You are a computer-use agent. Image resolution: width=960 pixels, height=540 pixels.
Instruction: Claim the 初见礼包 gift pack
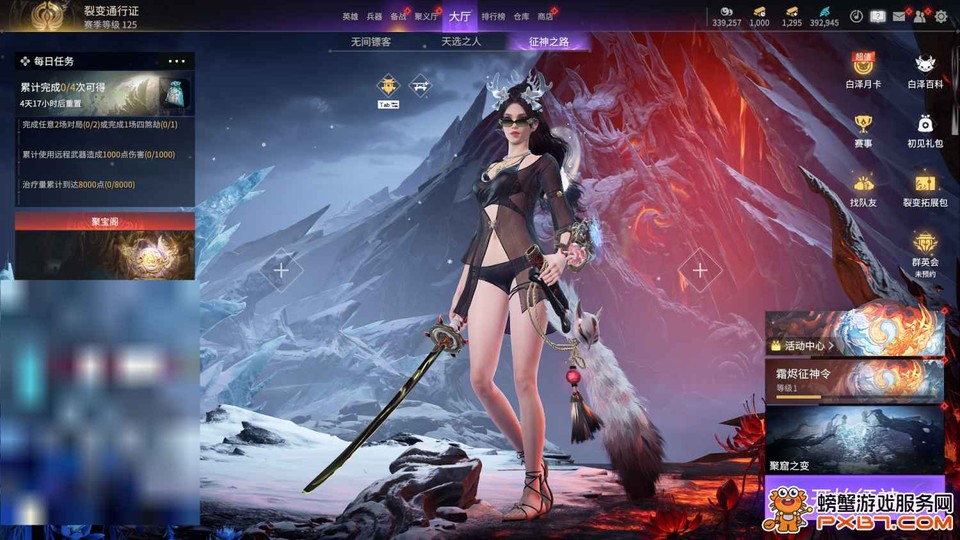click(x=925, y=130)
